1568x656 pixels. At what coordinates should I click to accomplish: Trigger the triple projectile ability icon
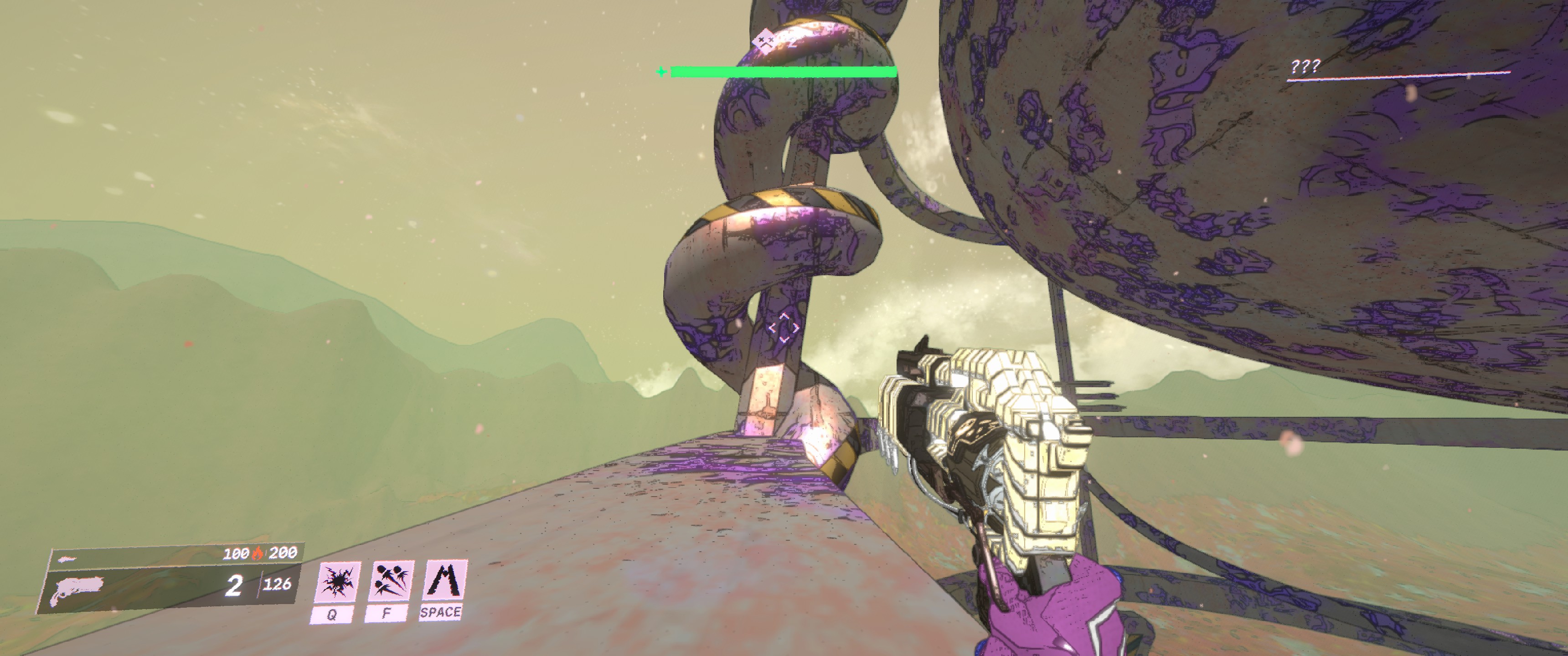pos(390,580)
